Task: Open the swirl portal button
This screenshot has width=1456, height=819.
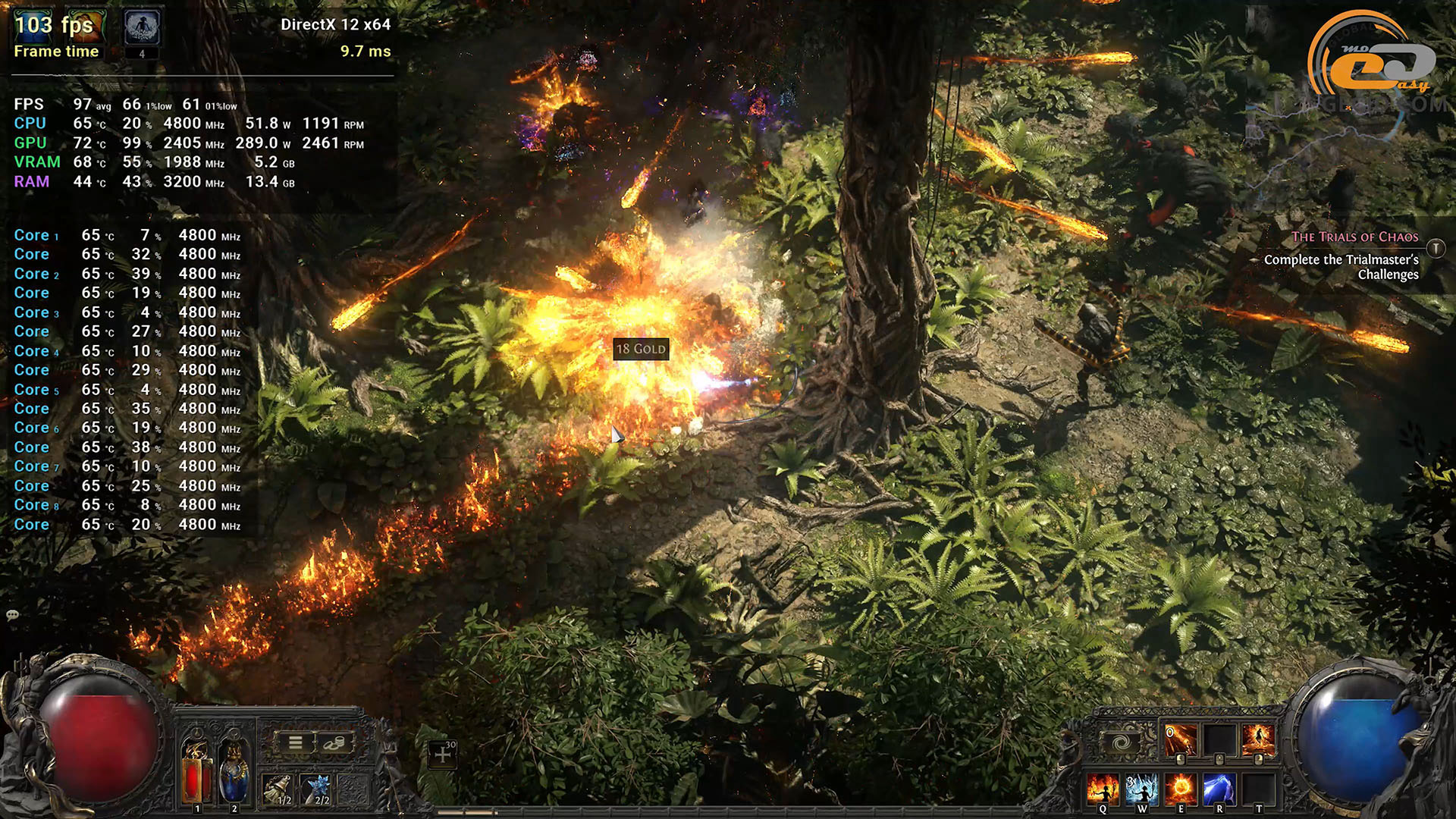Action: point(1122,742)
